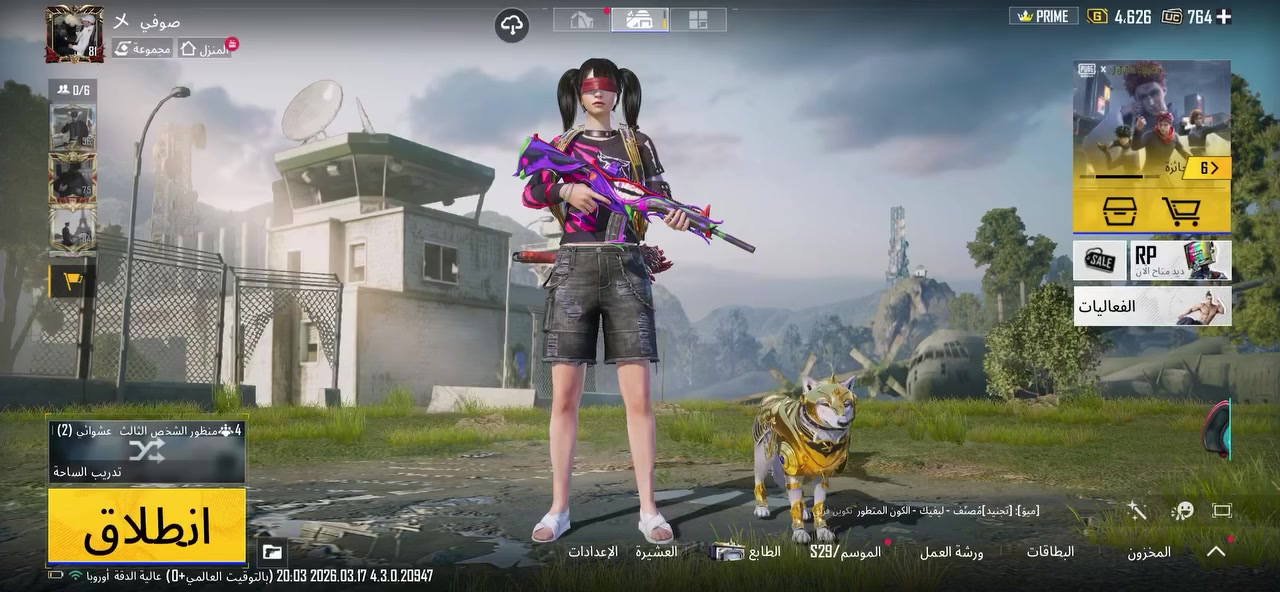Open the player profile avatar

pyautogui.click(x=74, y=34)
